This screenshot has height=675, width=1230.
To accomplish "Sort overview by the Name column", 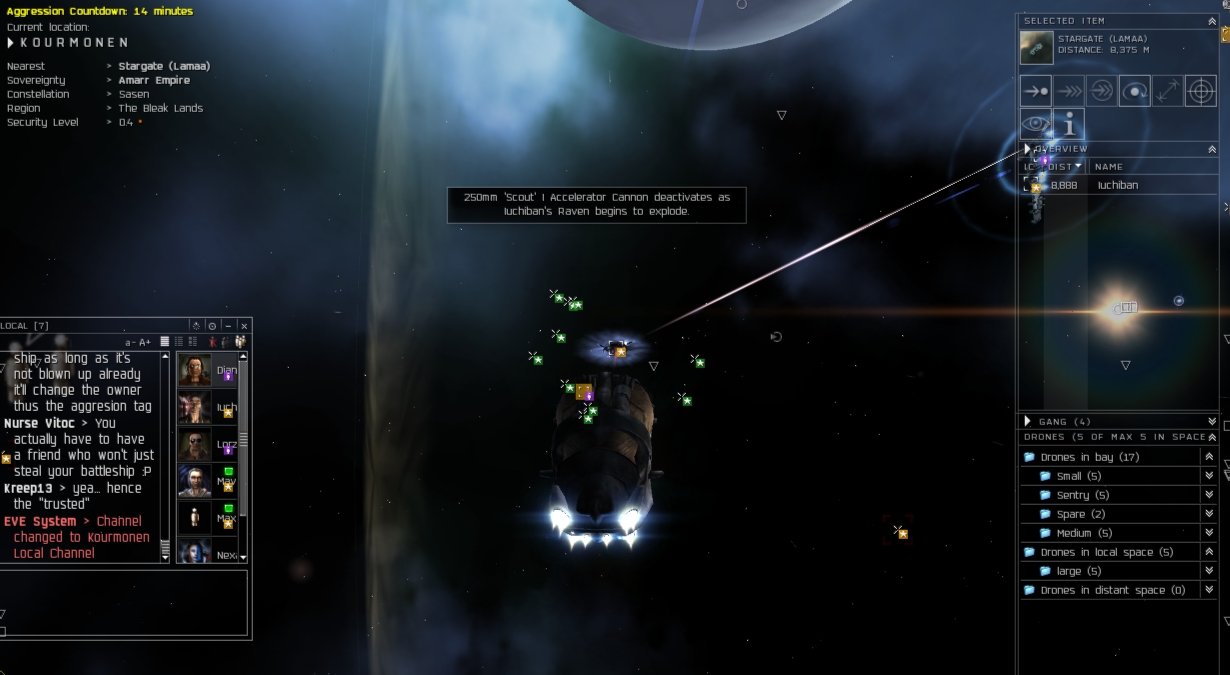I will click(1109, 167).
